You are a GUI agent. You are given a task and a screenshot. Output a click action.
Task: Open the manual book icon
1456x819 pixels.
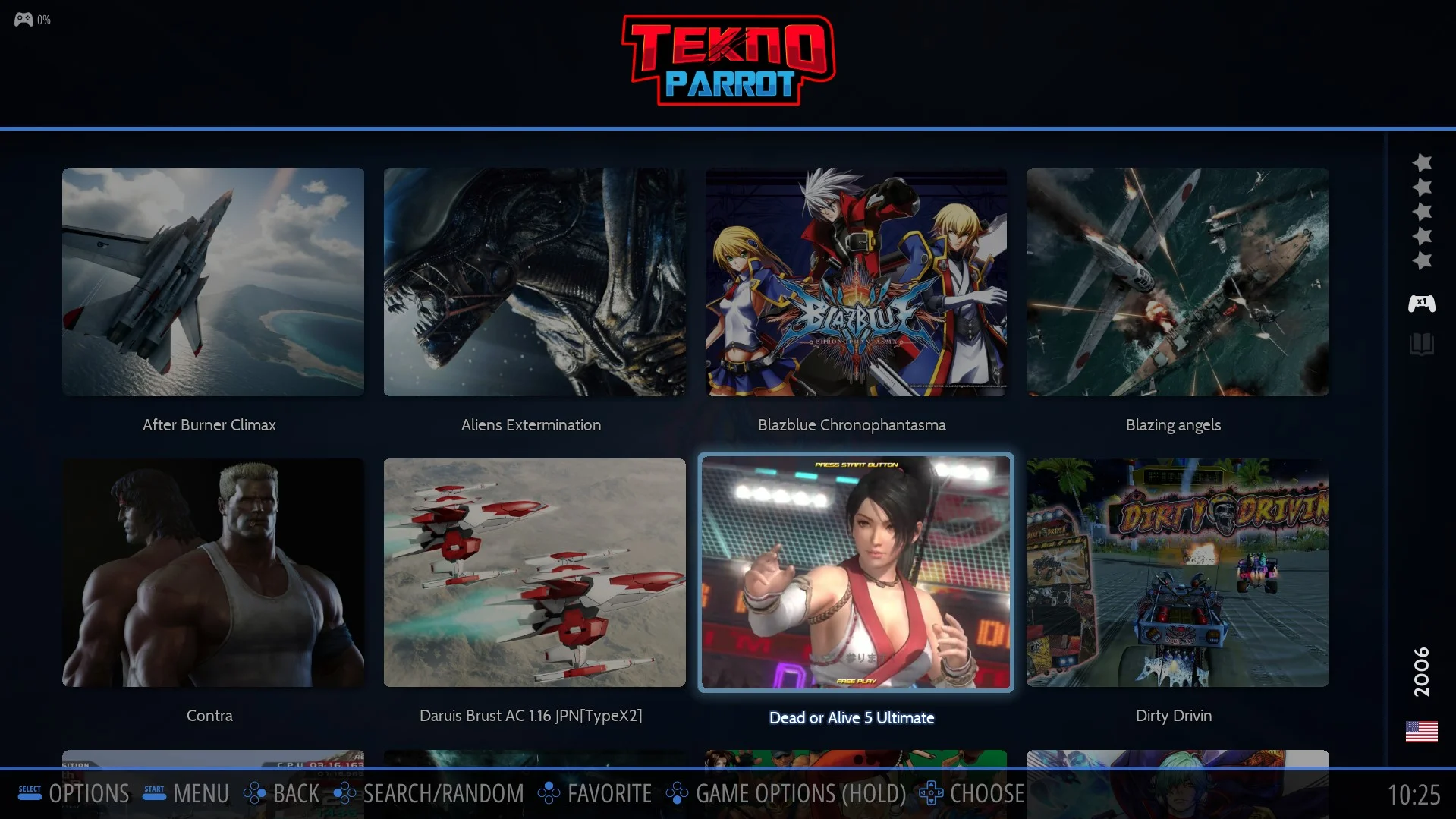[x=1421, y=344]
